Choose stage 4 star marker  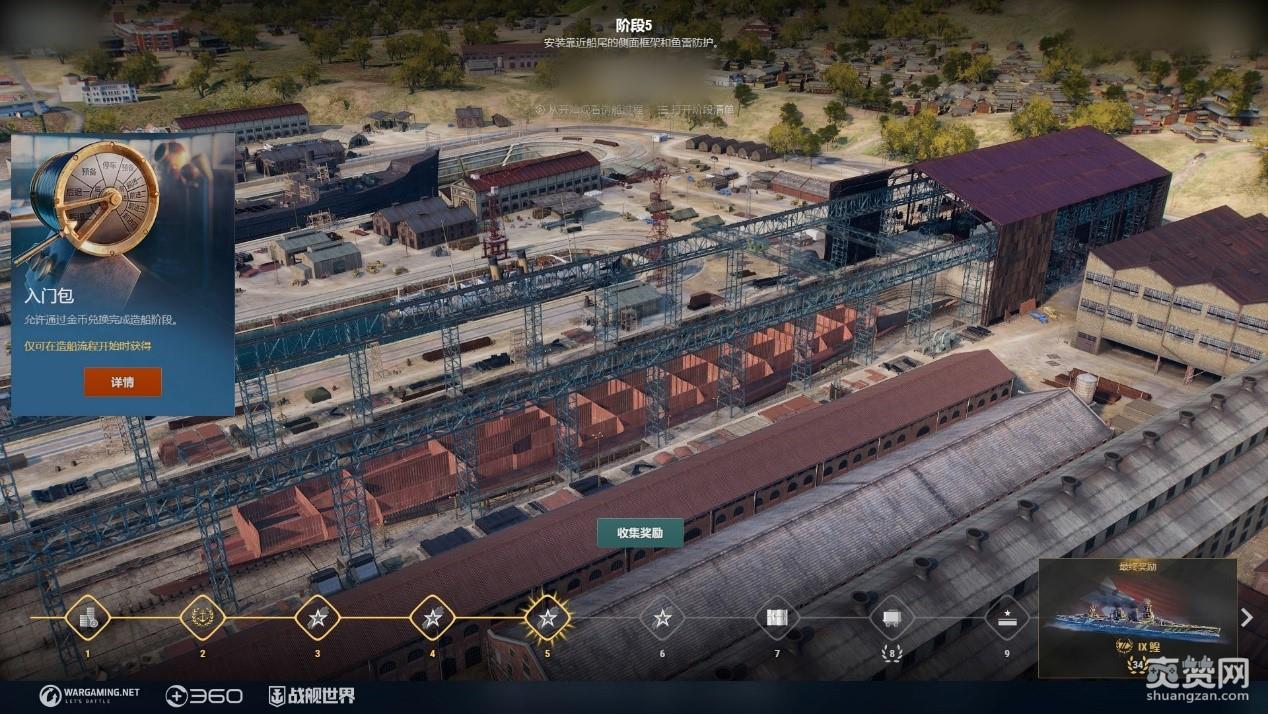pos(432,617)
